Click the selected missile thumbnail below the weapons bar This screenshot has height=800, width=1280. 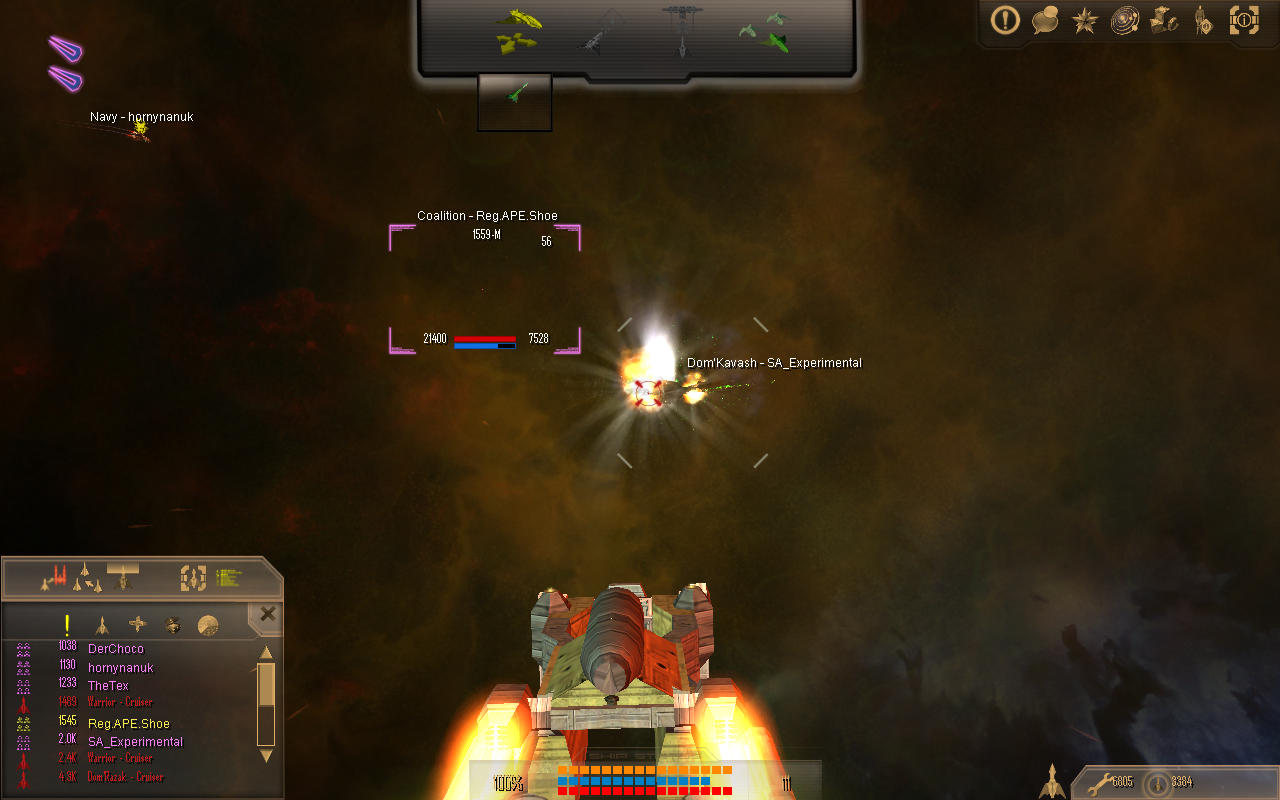[514, 100]
